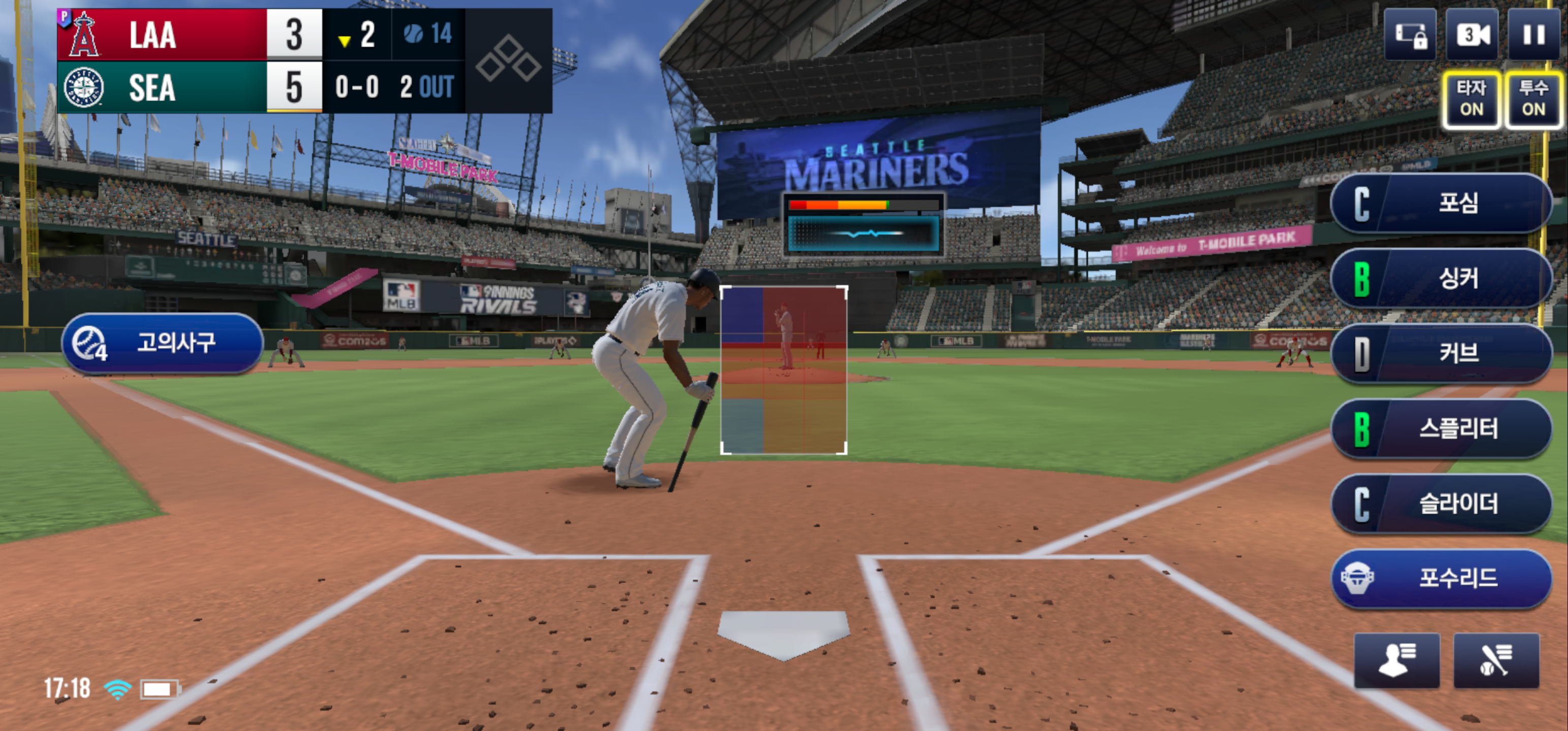Screen dimensions: 1568x731
Task: Activate 포수리드 catcher lead
Action: click(x=1440, y=578)
